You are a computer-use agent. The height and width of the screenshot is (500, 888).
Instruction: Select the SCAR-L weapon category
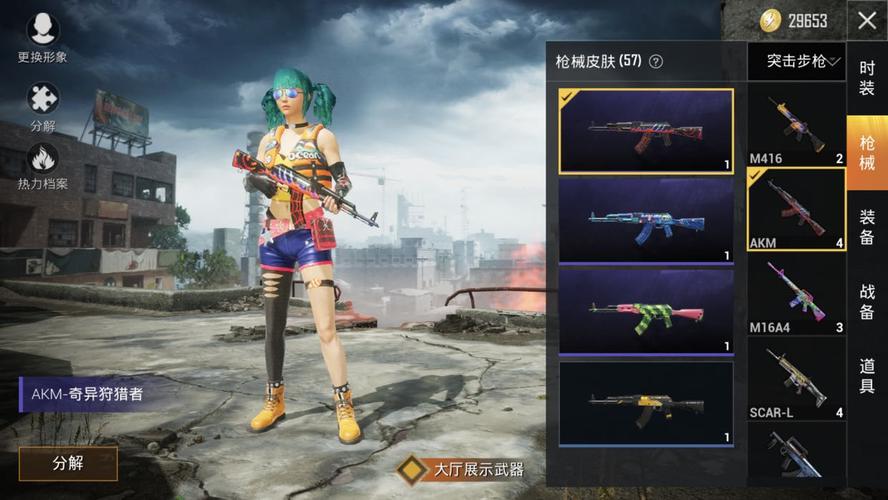coord(796,378)
